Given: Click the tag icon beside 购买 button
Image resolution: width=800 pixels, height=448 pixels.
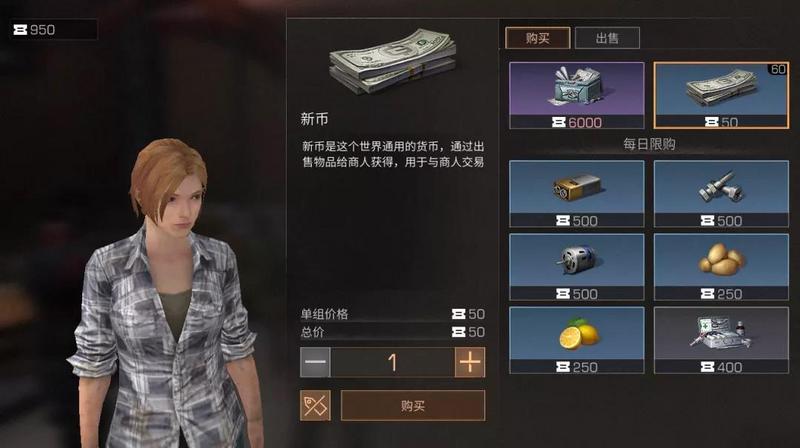Looking at the screenshot, I should coord(315,405).
